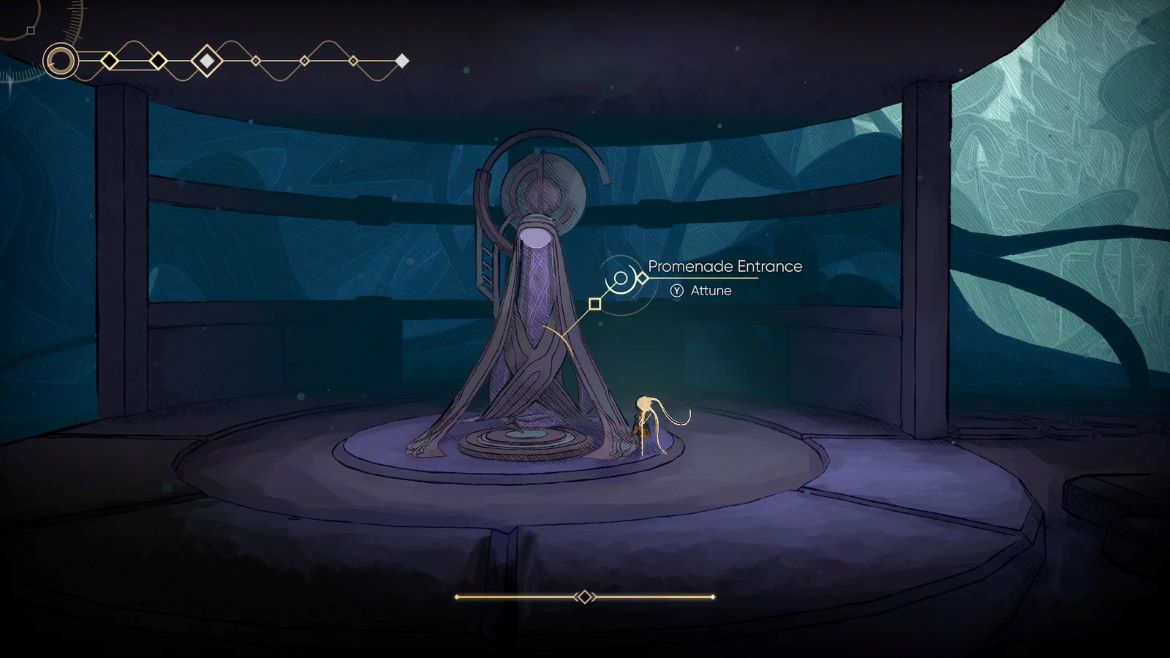Select the largest diamond node on the HUD track
This screenshot has width=1170, height=658.
click(x=207, y=61)
